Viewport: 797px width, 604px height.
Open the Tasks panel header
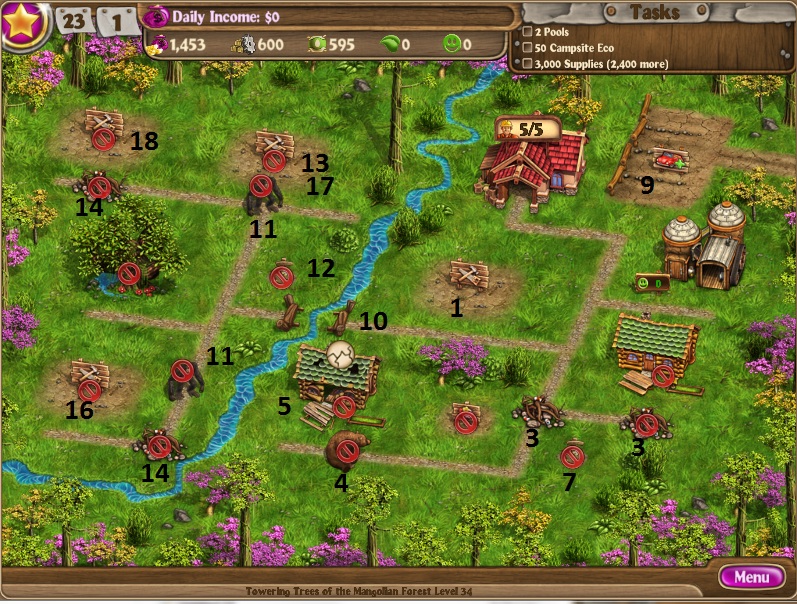pyautogui.click(x=654, y=12)
